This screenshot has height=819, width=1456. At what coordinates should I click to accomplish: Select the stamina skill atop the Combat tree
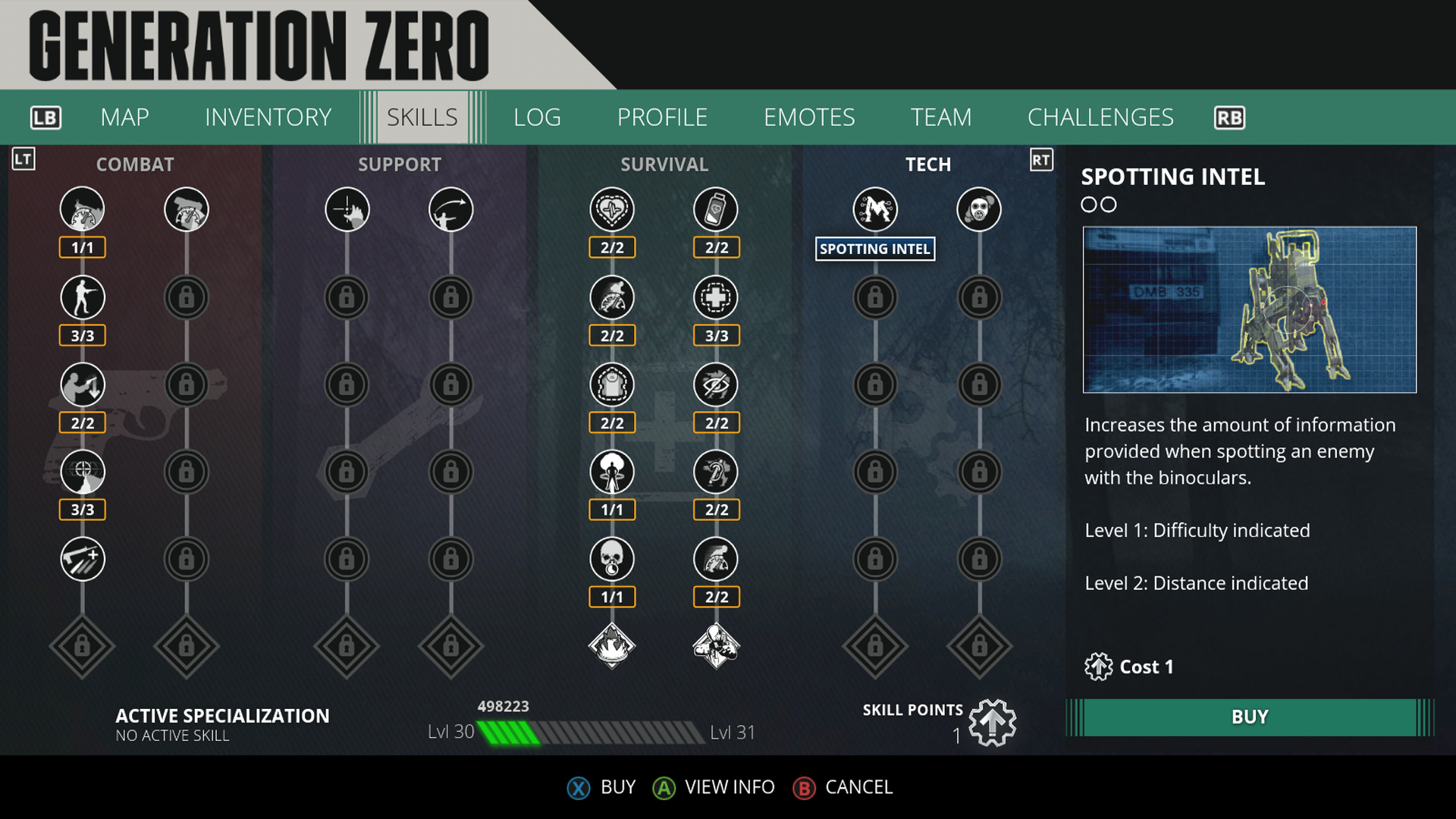coord(82,209)
